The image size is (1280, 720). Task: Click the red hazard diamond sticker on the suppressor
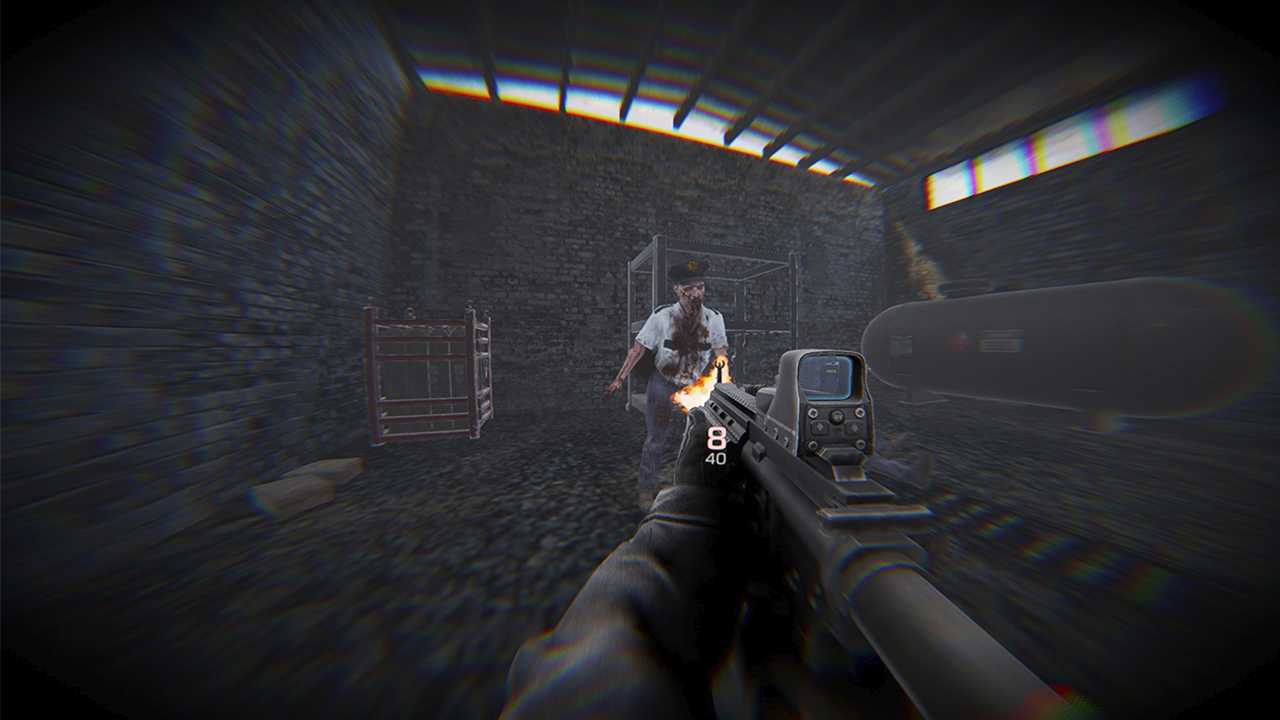(962, 339)
